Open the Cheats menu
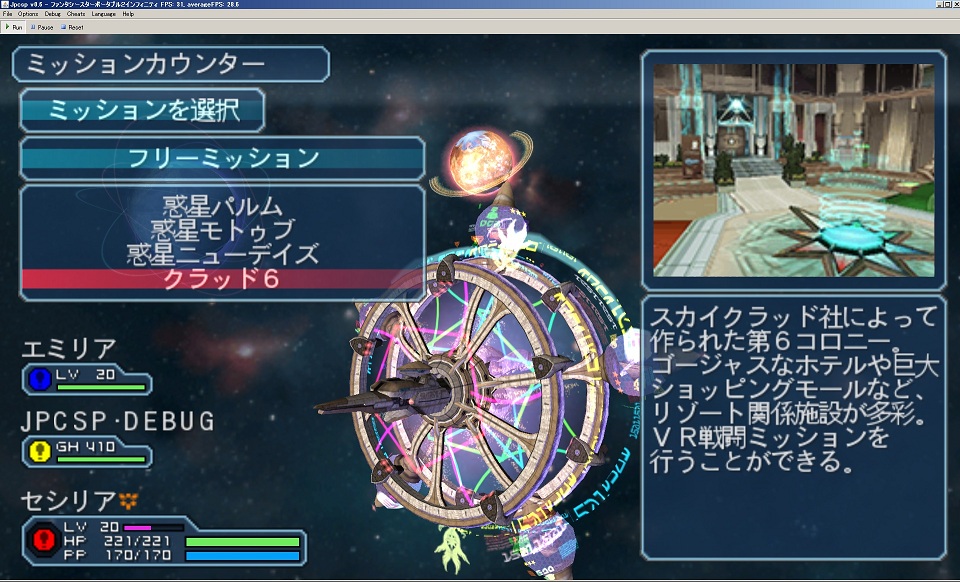This screenshot has width=960, height=582. click(76, 14)
